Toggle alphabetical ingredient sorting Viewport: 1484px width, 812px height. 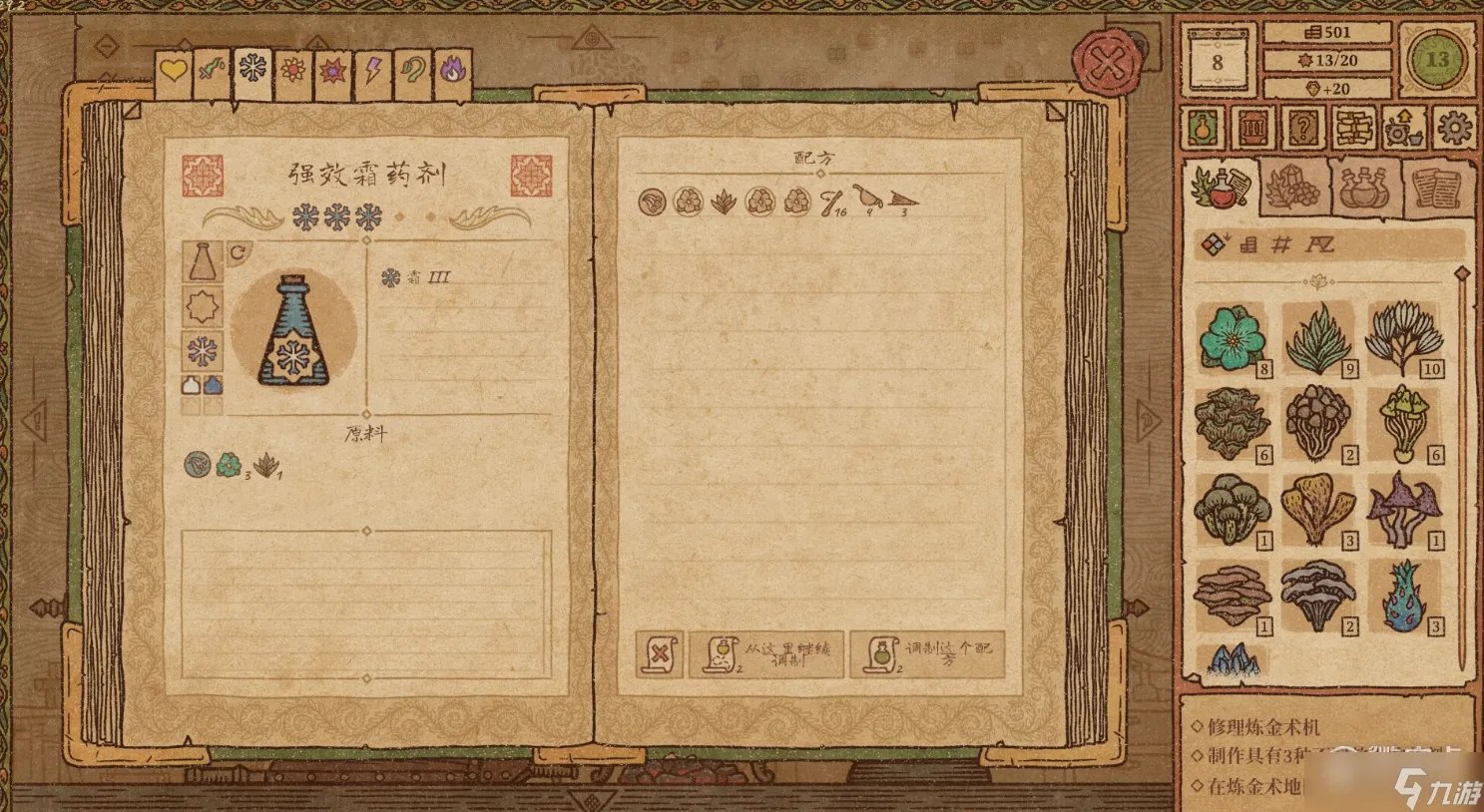coord(1318,242)
